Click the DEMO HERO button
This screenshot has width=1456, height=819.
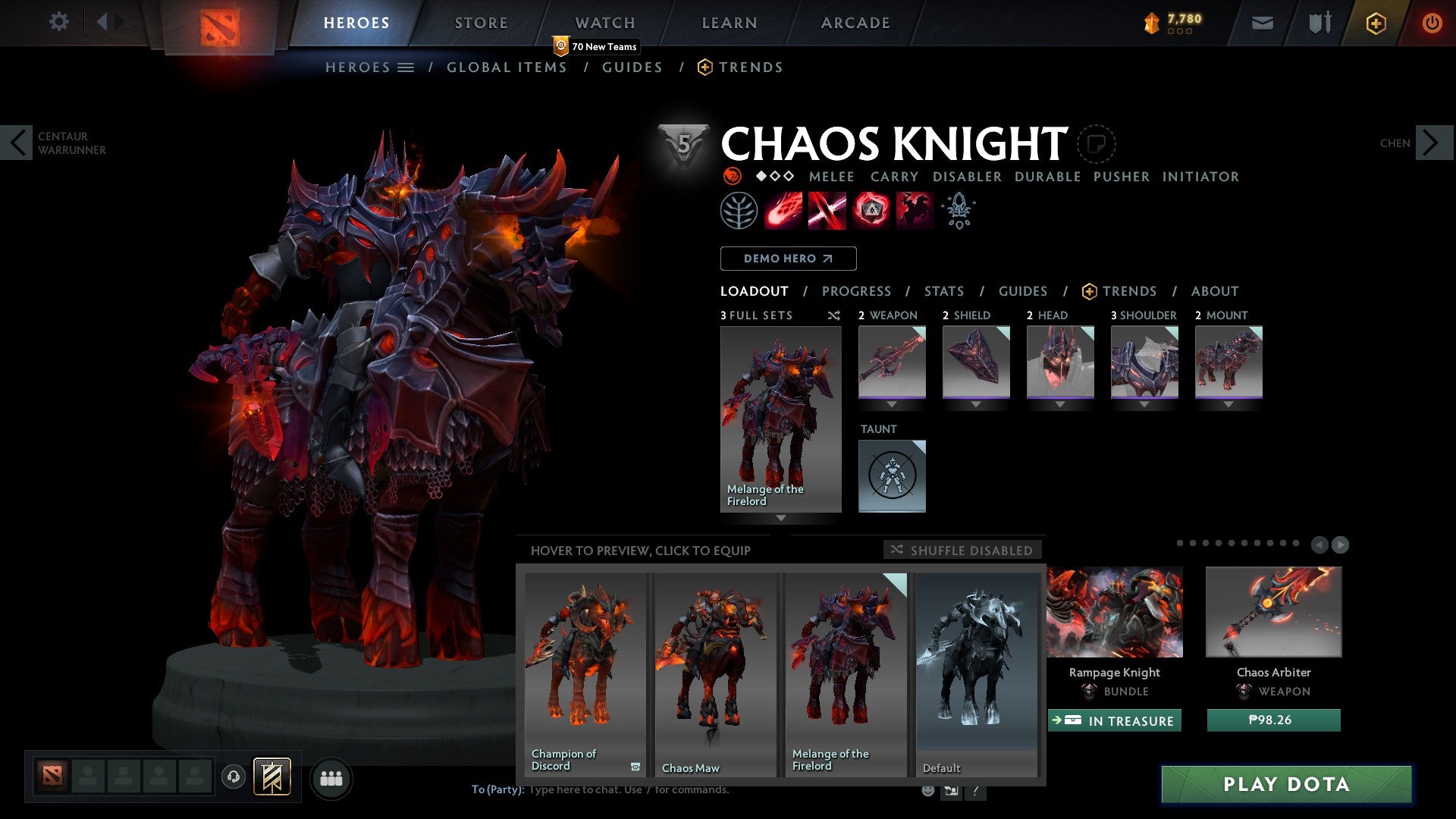tap(787, 258)
